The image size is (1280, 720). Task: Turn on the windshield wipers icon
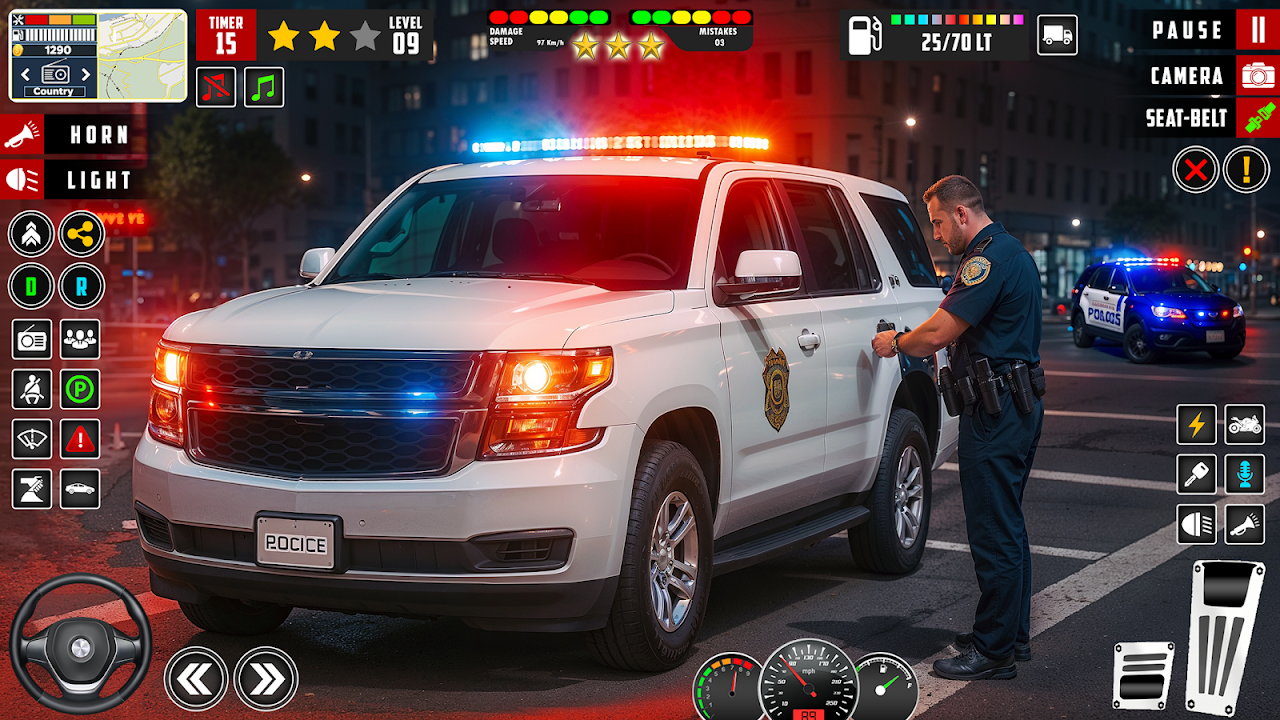(x=31, y=439)
